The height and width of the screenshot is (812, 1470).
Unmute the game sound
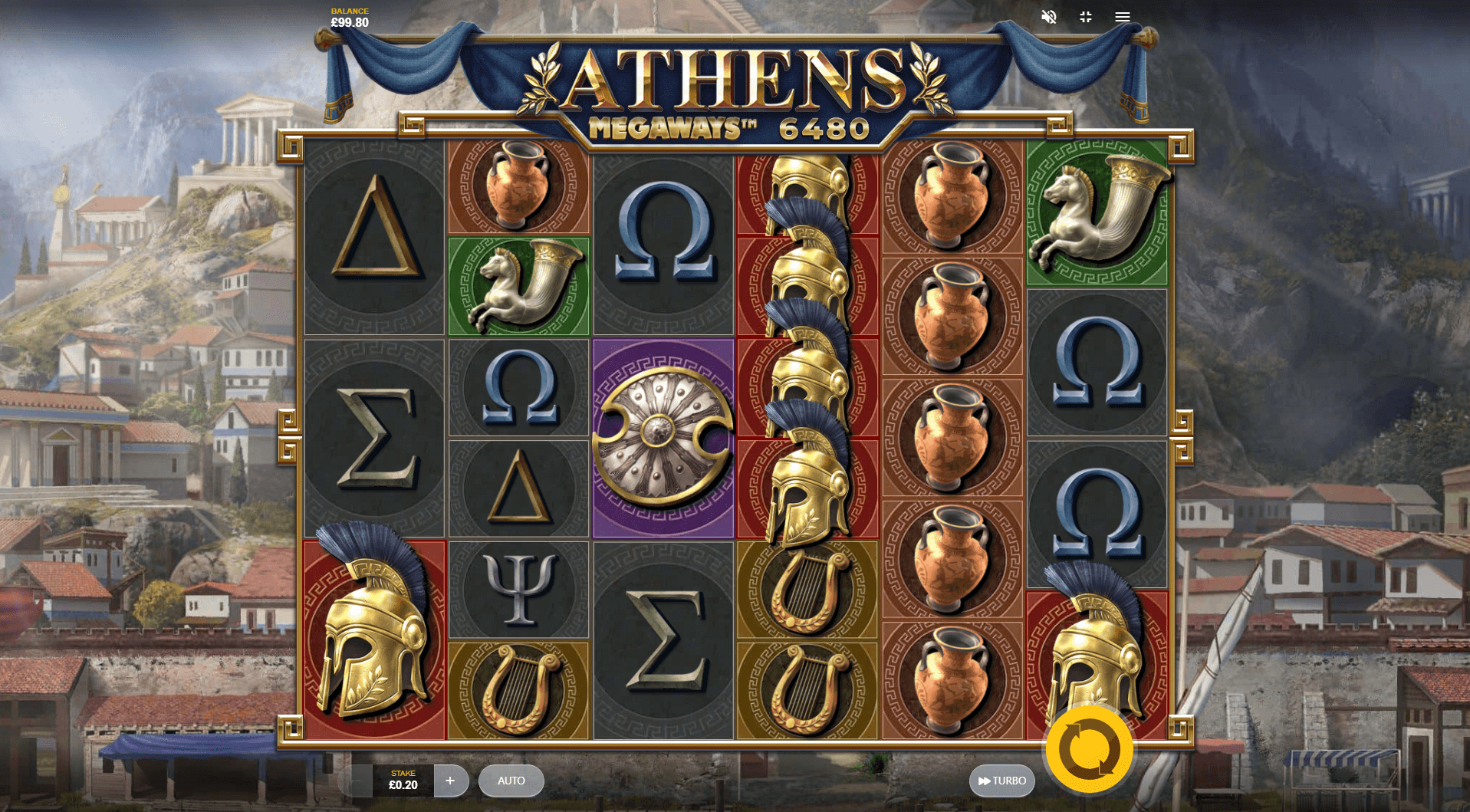pyautogui.click(x=1048, y=17)
